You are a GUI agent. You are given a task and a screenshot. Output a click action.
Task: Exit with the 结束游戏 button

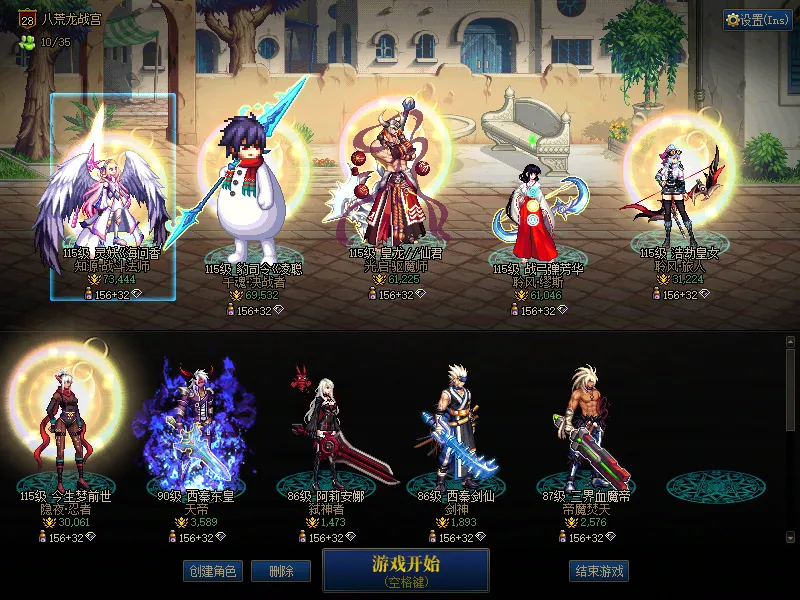pos(598,571)
